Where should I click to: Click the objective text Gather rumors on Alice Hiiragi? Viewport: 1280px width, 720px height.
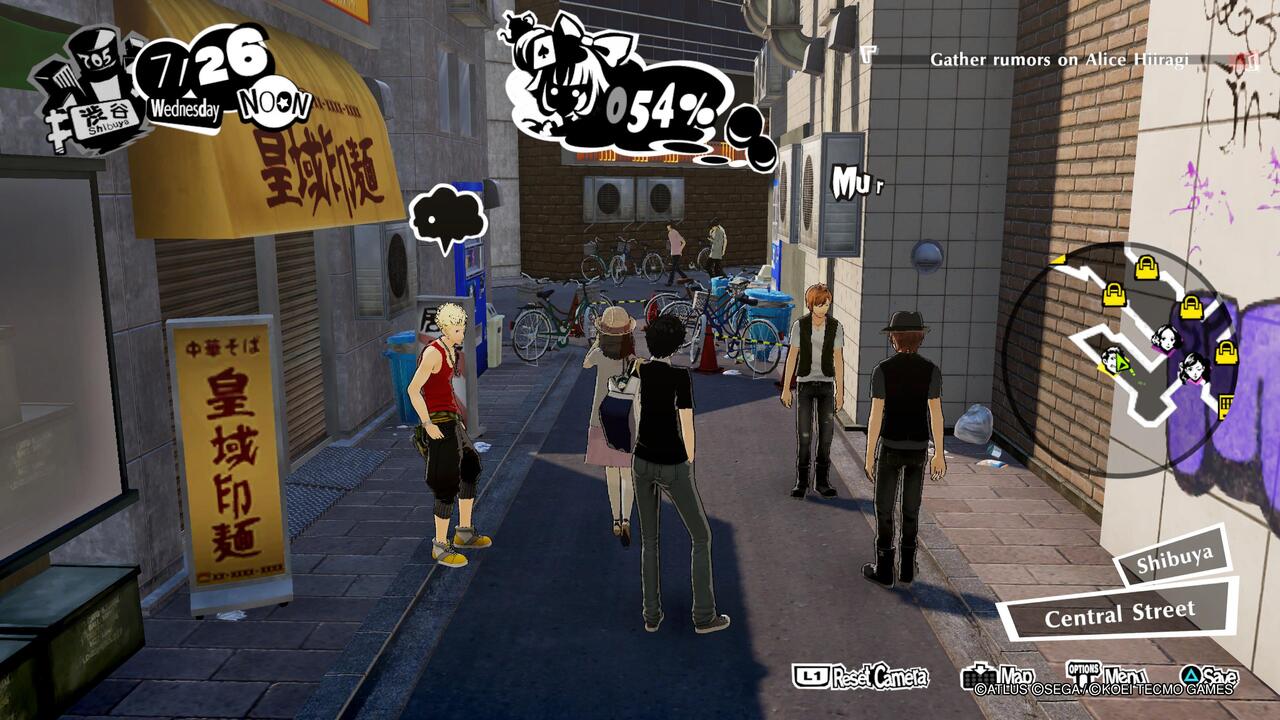(x=1058, y=59)
